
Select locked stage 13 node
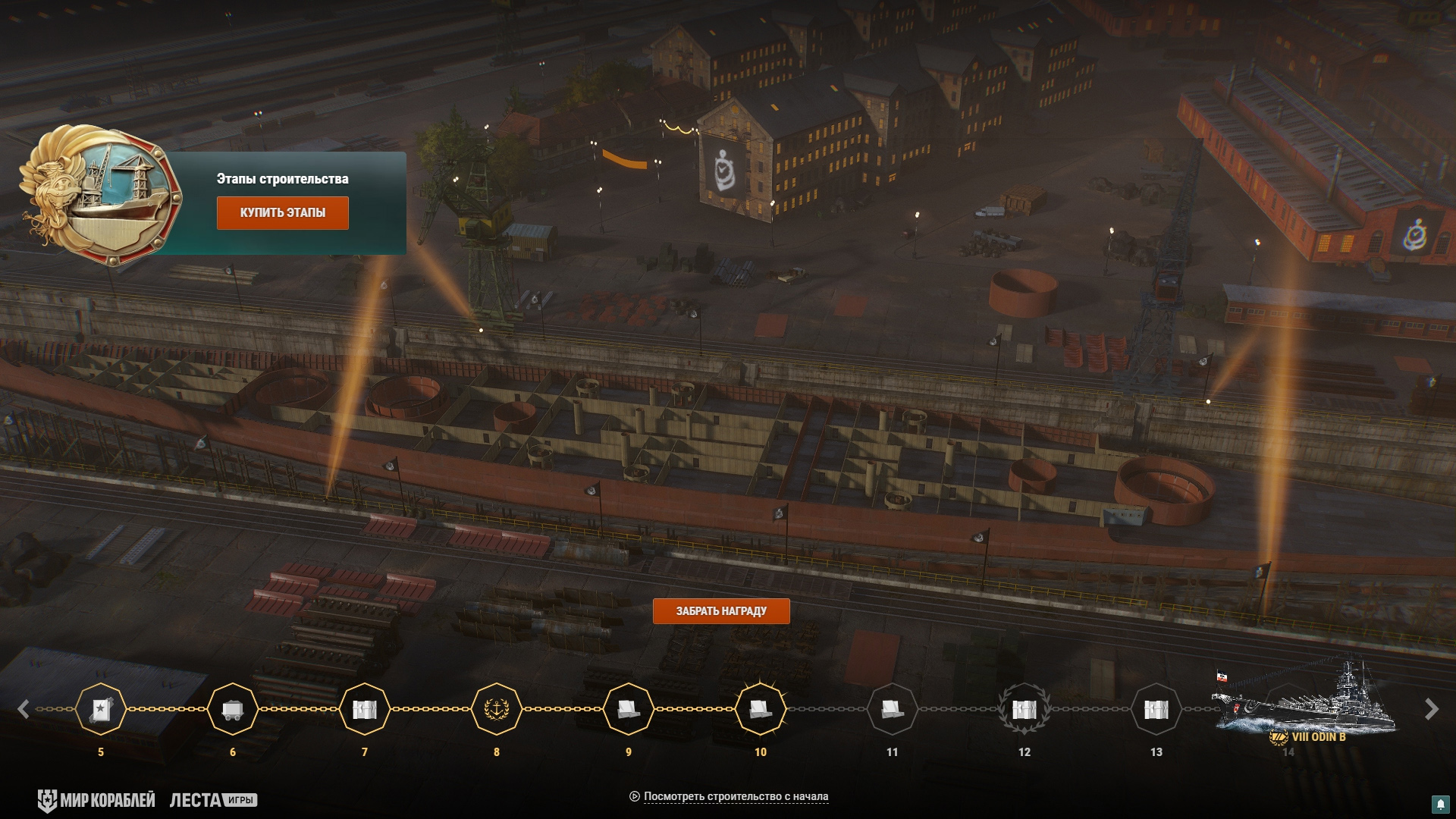(x=1156, y=710)
